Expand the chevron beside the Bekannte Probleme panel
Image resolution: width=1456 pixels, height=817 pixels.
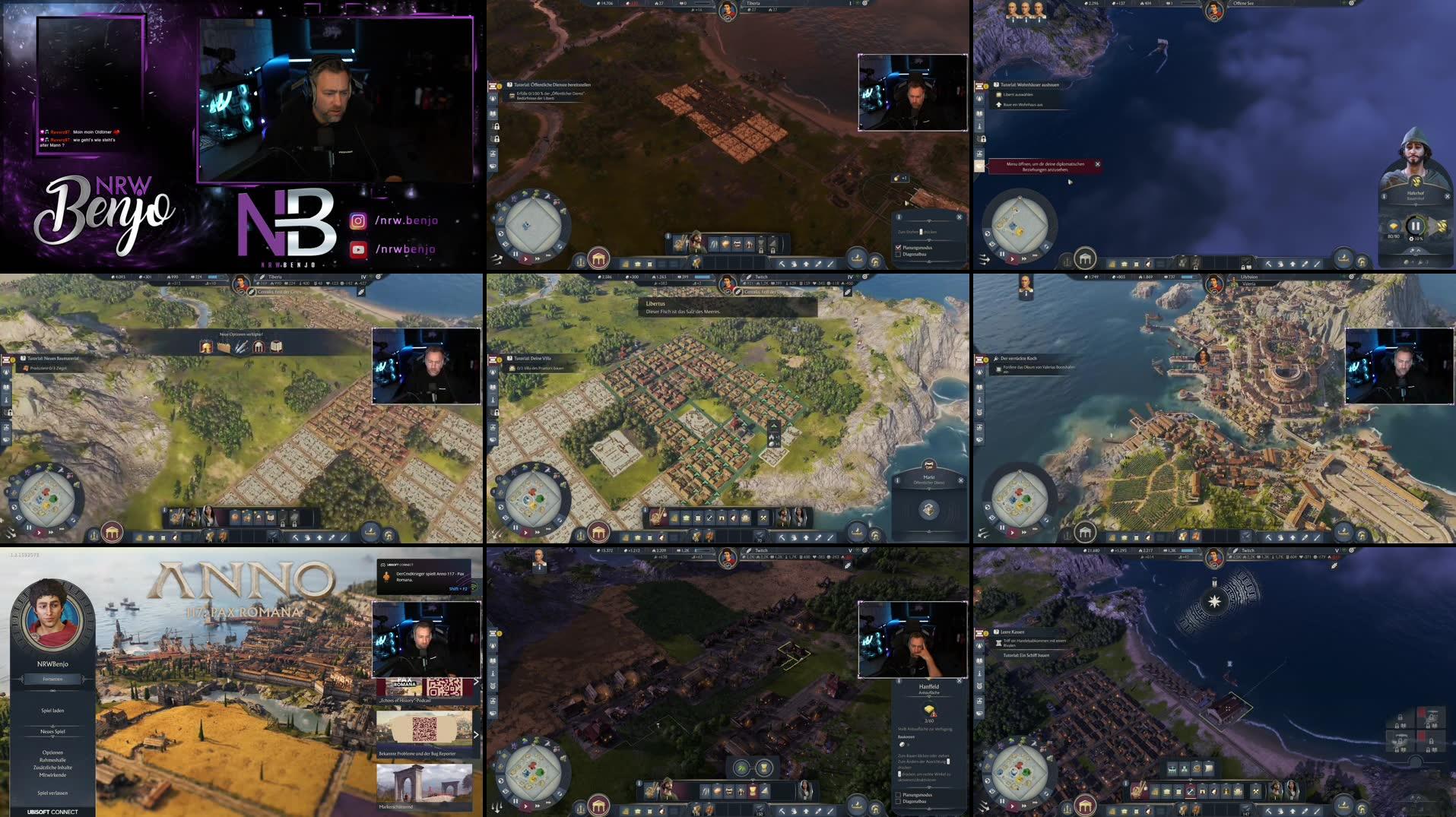(477, 735)
